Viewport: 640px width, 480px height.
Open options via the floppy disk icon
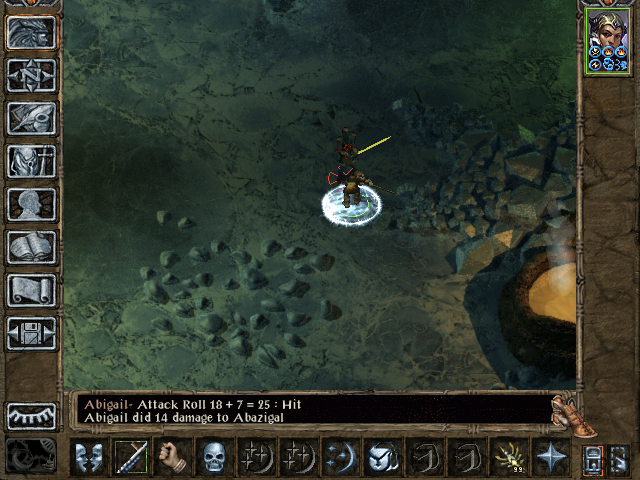point(31,333)
